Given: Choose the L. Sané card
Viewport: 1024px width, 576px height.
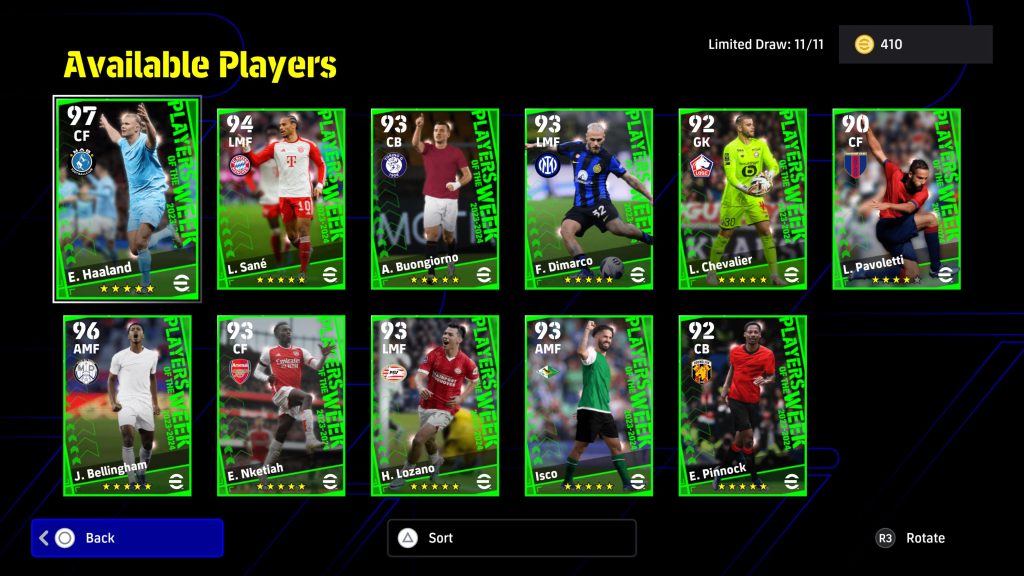Looking at the screenshot, I should 281,199.
